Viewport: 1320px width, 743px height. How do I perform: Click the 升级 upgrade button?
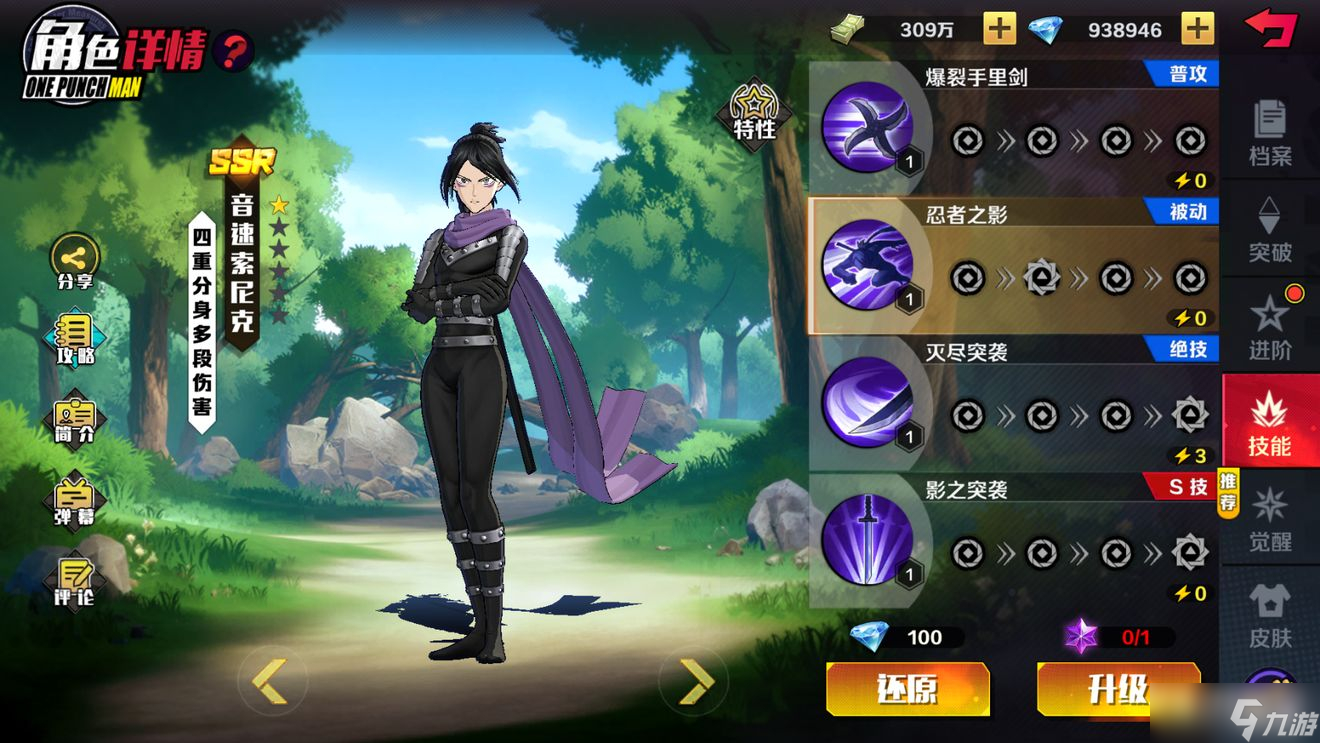tap(1118, 689)
